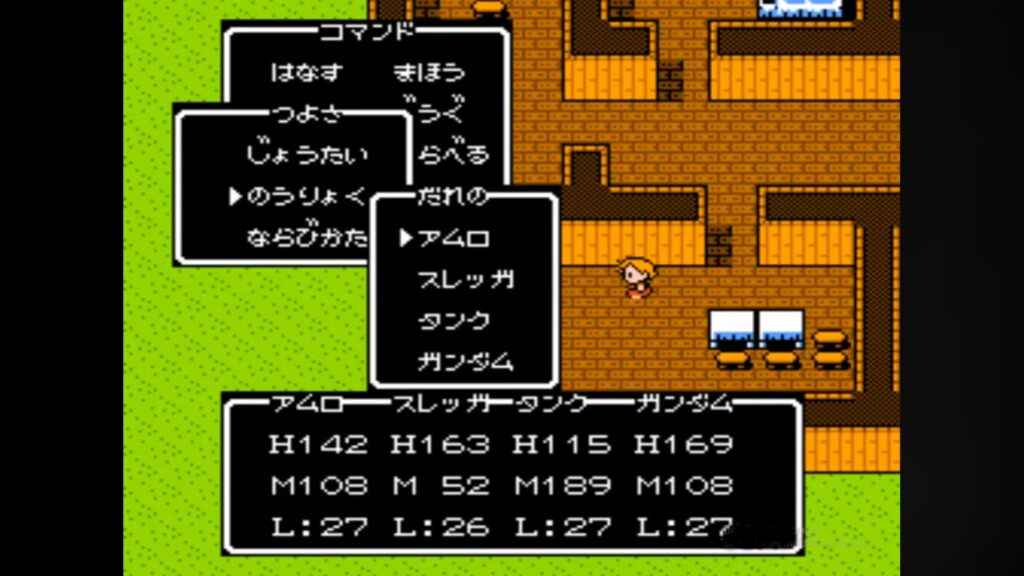This screenshot has width=1024, height=576.
Task: Select タンク in the だれの list
Action: tap(453, 321)
